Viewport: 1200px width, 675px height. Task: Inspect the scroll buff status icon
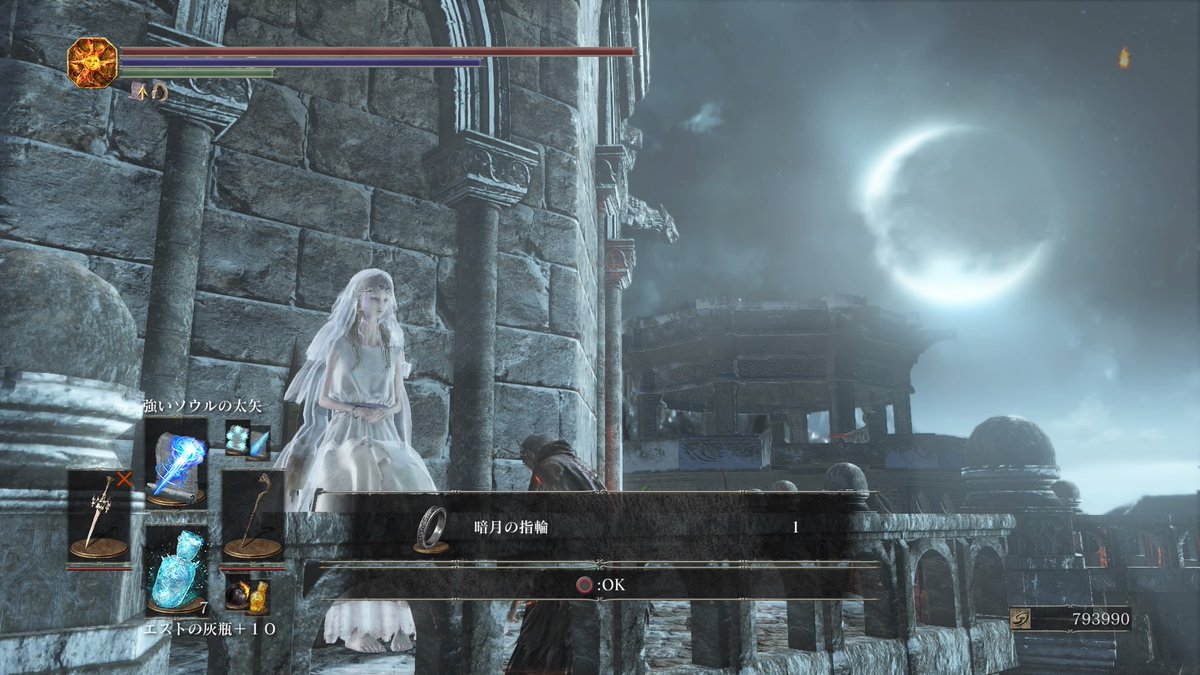[x=139, y=90]
